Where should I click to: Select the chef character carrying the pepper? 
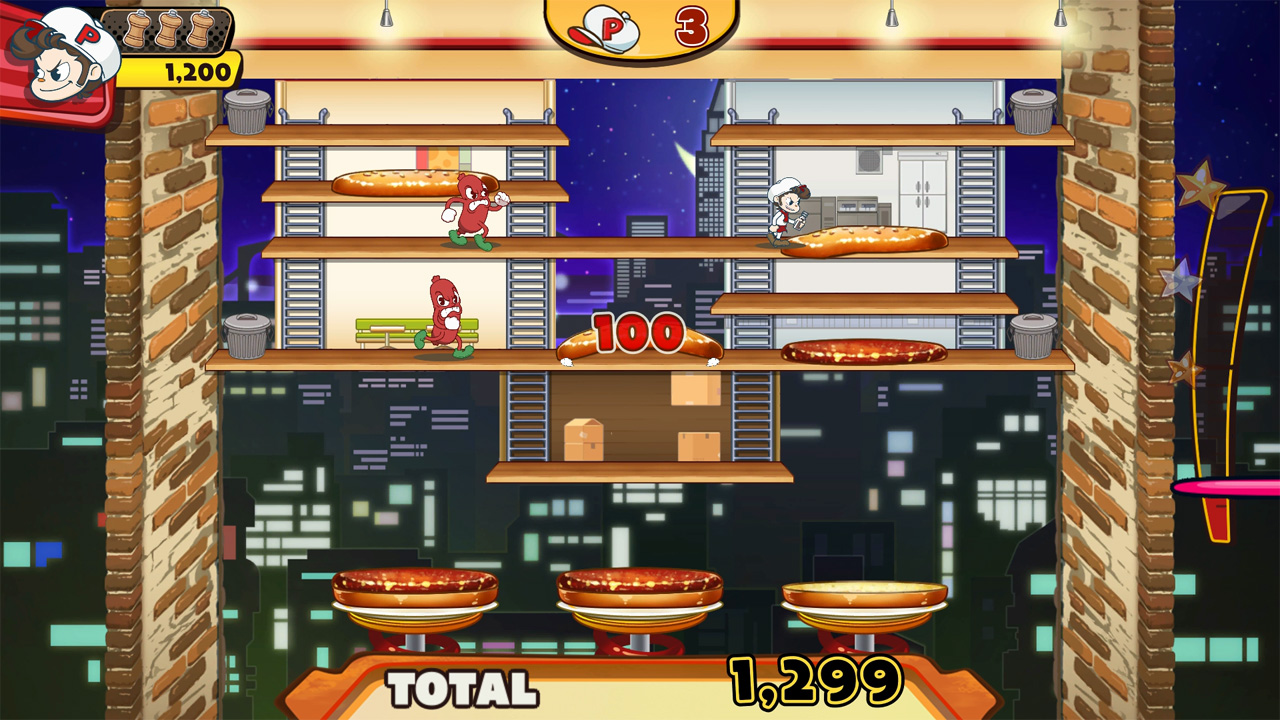[x=786, y=213]
